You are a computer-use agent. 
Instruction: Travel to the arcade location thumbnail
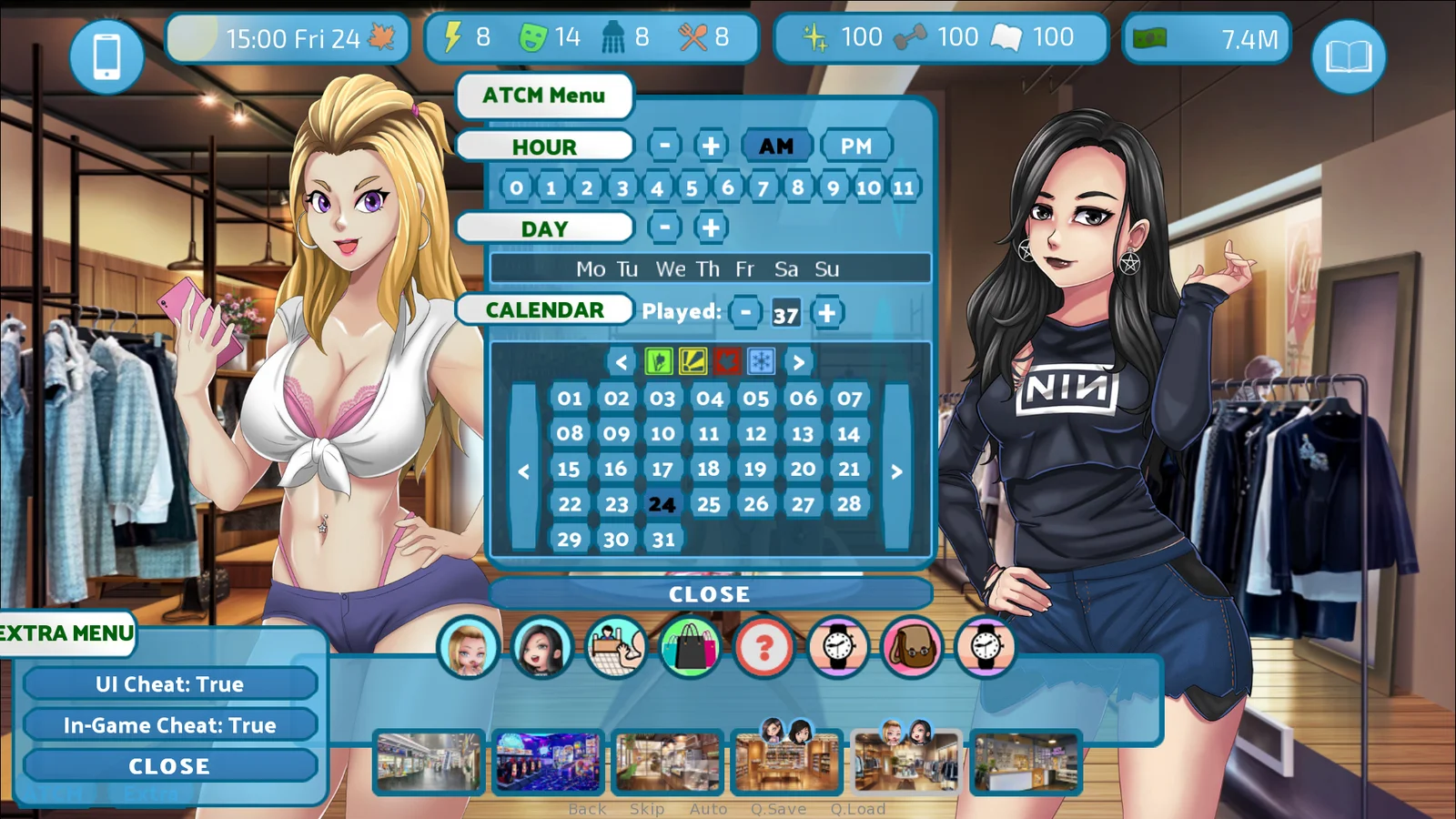548,763
